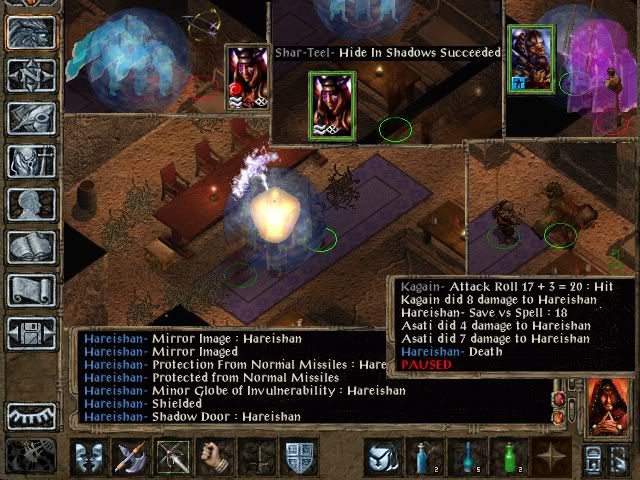Select the crossbow weapon slot
This screenshot has width=640, height=480.
click(x=173, y=458)
